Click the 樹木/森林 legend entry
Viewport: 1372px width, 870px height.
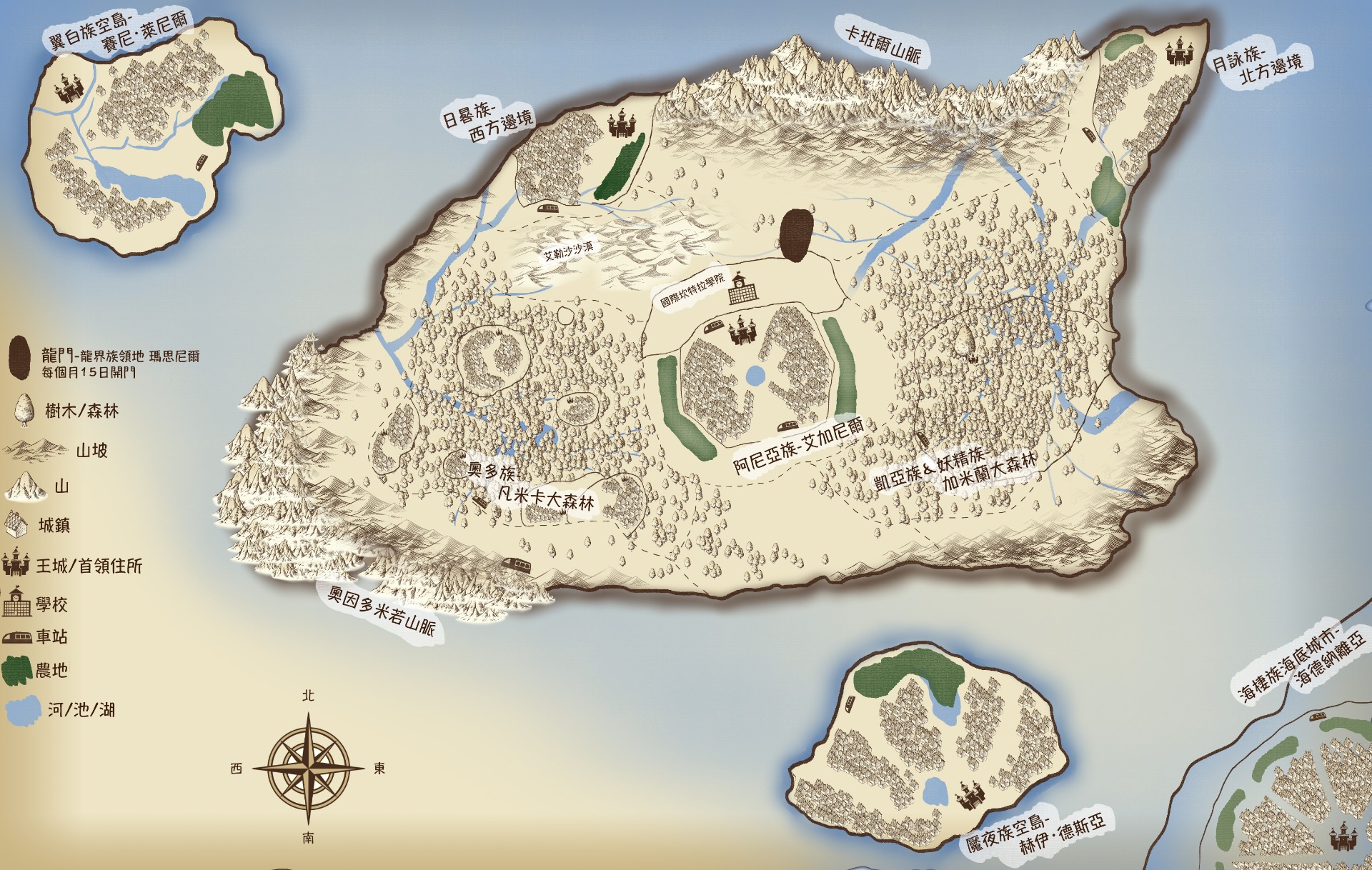click(x=81, y=411)
